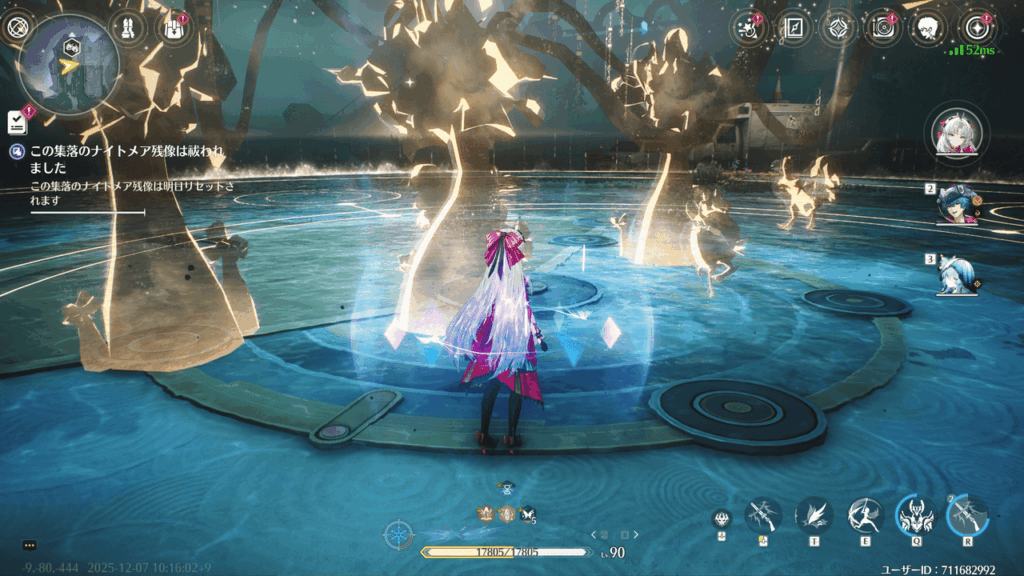Image resolution: width=1024 pixels, height=576 pixels.
Task: Open the four-point star icon at top right
Action: 975,27
